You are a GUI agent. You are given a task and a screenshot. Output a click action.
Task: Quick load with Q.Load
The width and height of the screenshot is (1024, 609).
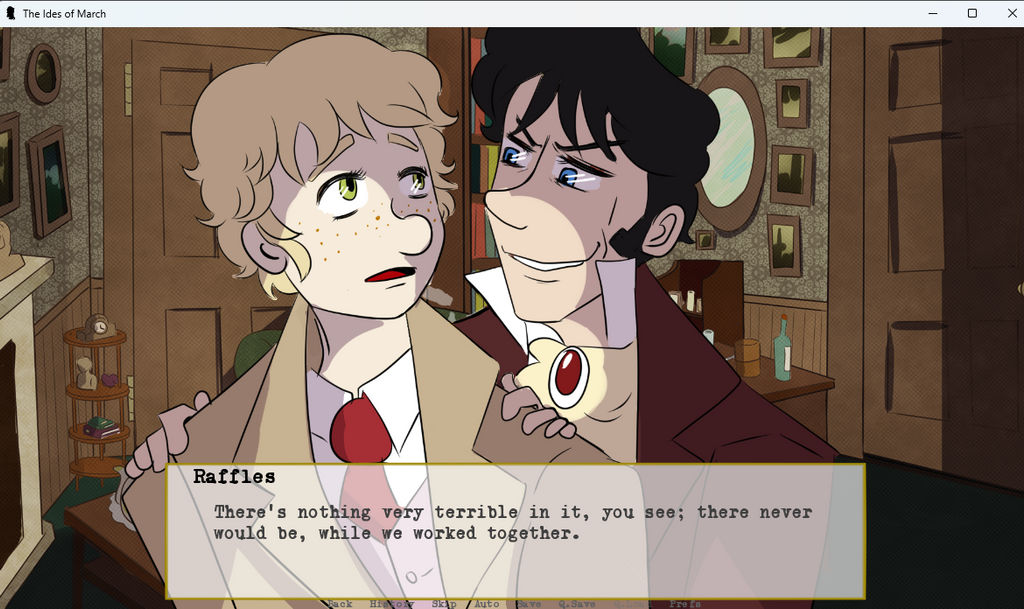[x=631, y=603]
